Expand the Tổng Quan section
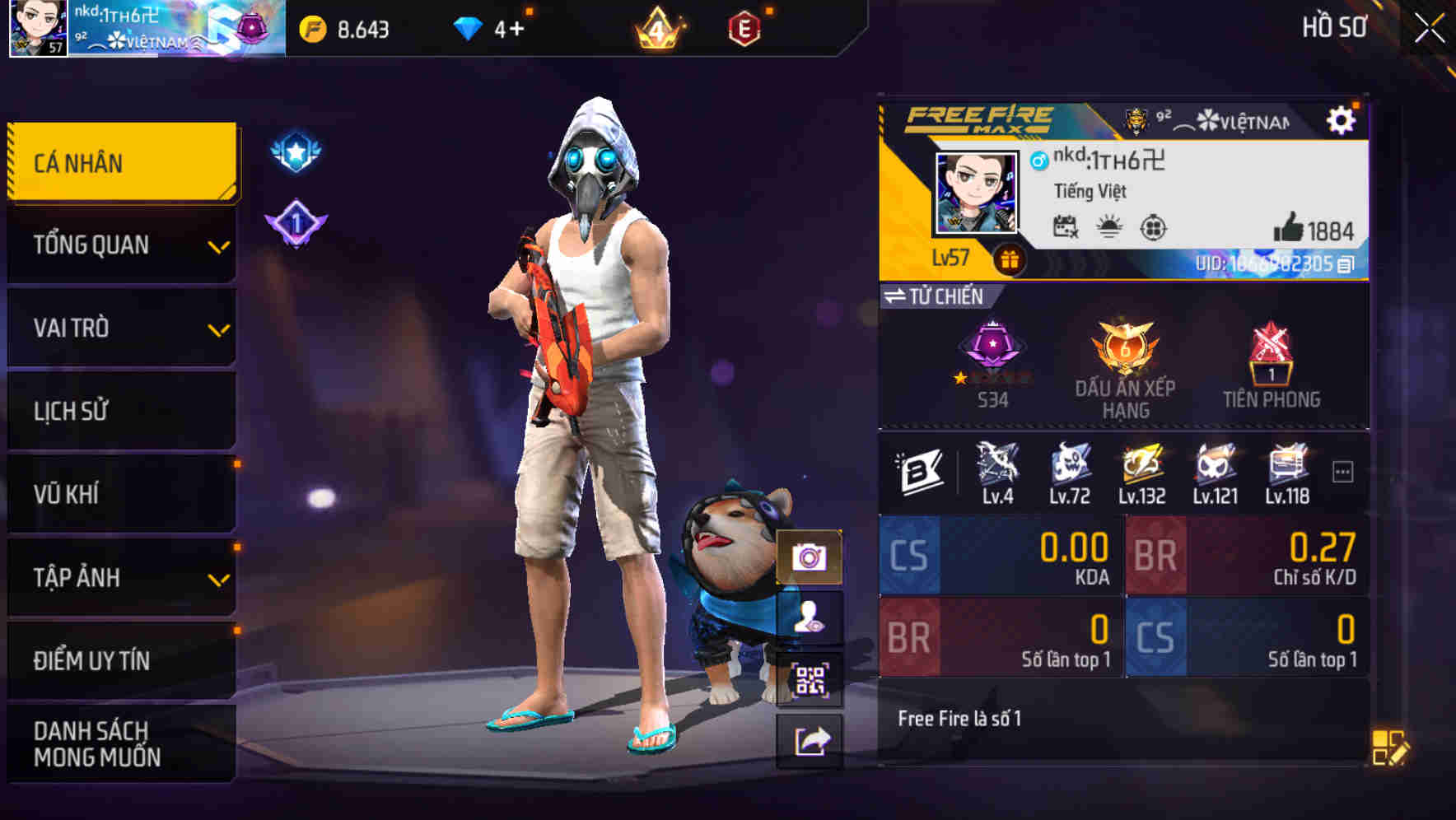The image size is (1456, 820). click(120, 245)
